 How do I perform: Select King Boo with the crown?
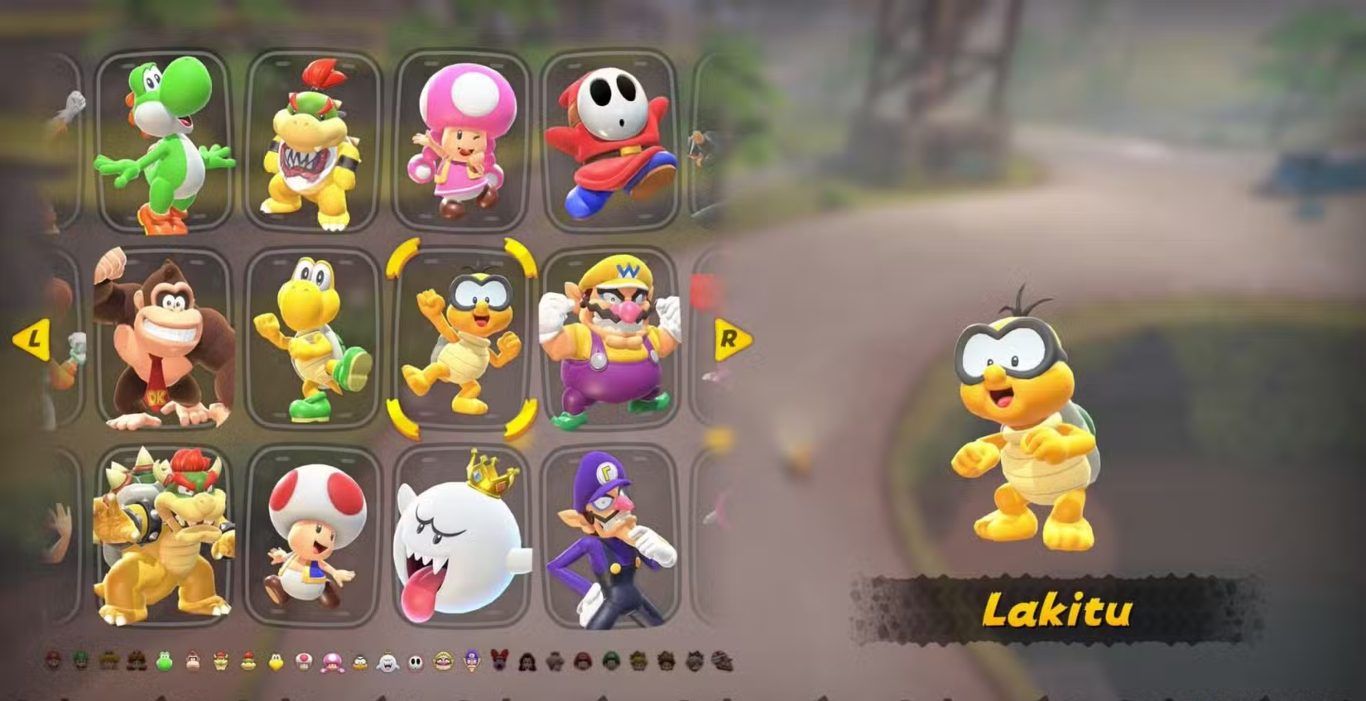coord(461,535)
